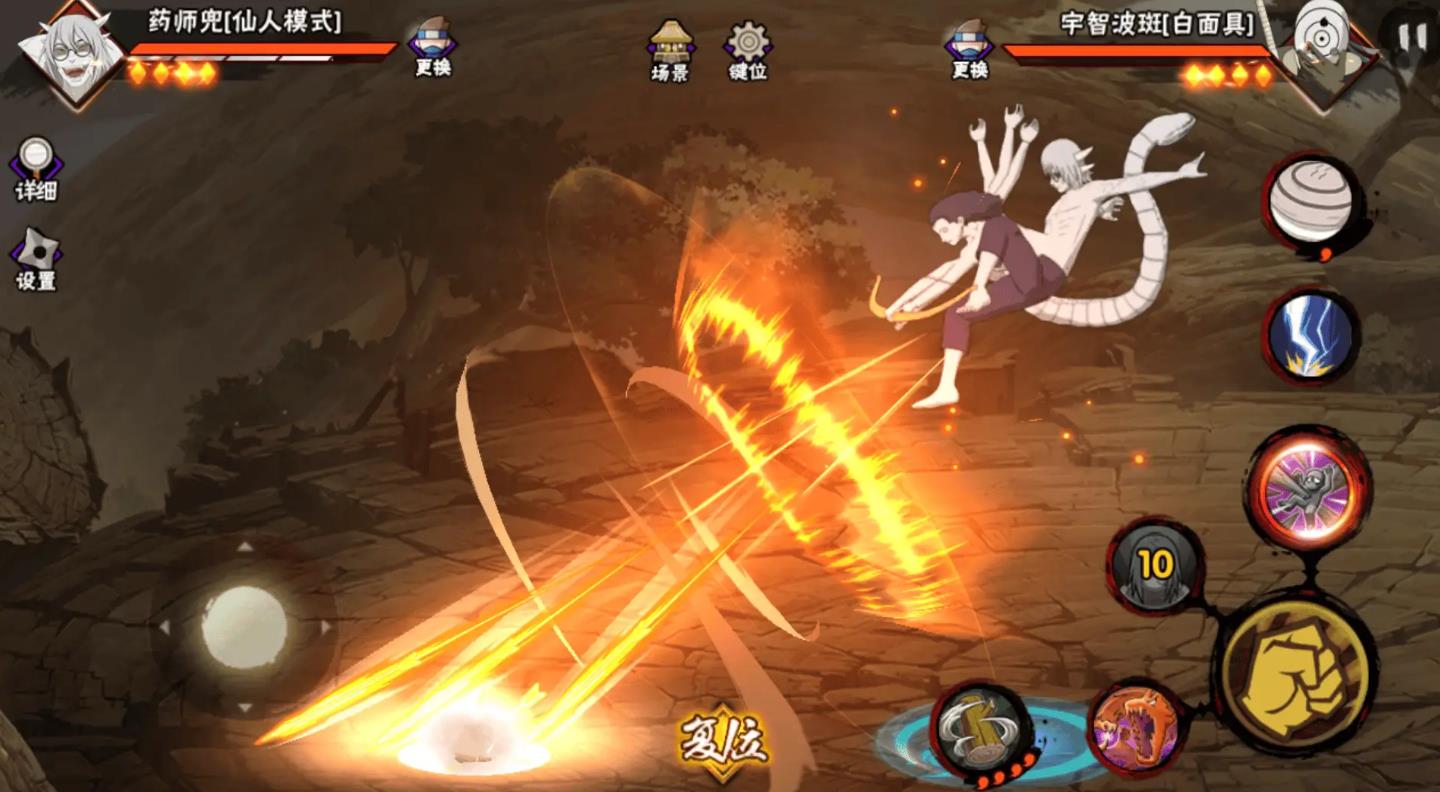Click the skill showing cooldown 10
1440x792 pixels.
coord(1155,566)
